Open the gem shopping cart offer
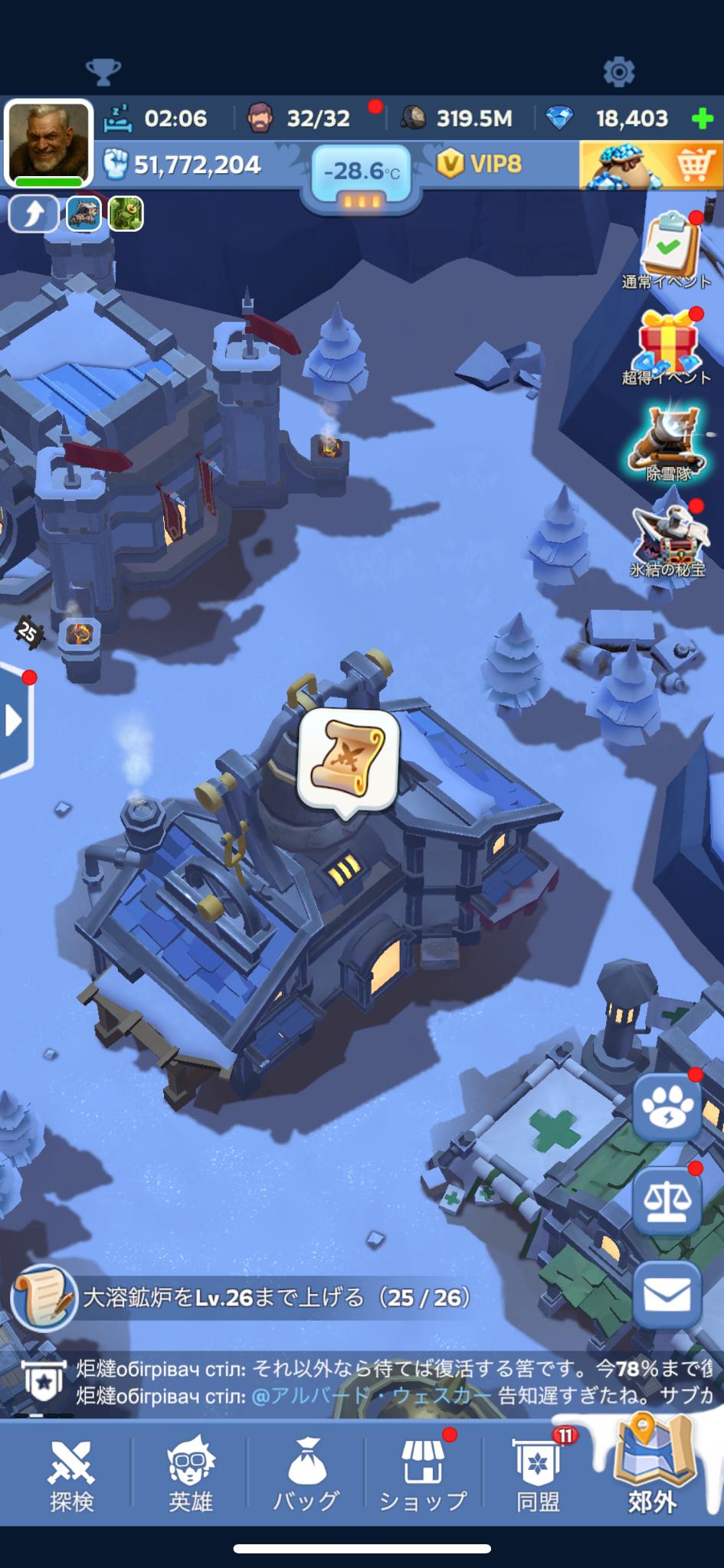The width and height of the screenshot is (724, 1568). [x=651, y=165]
